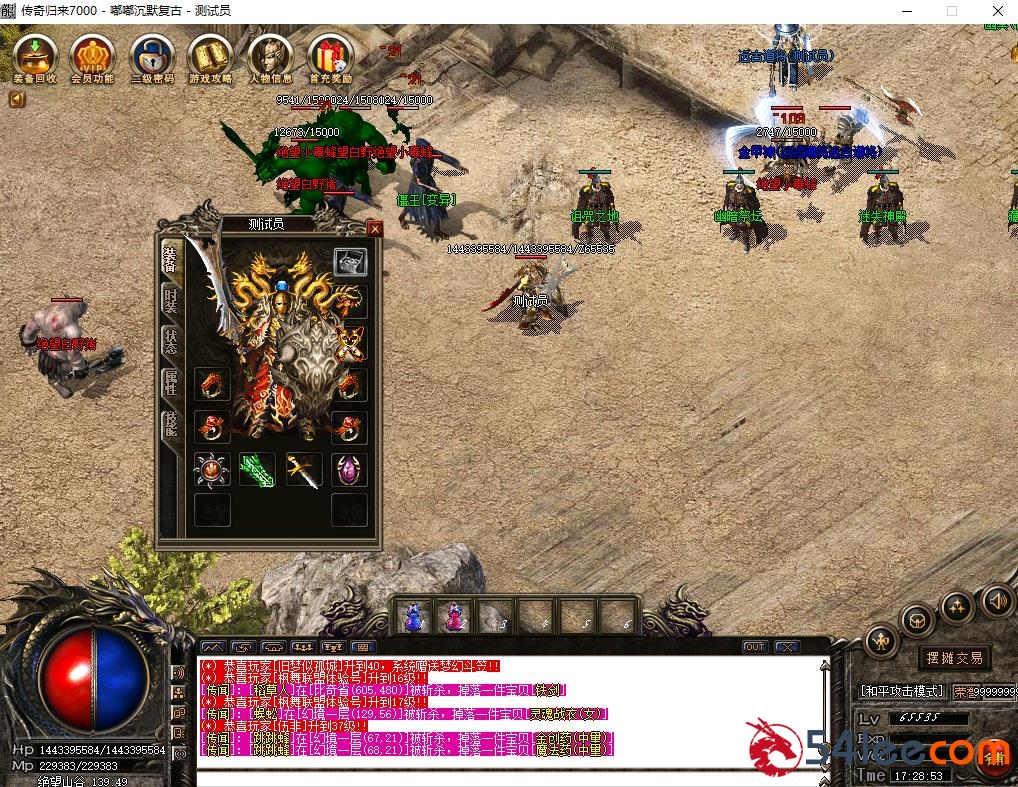Screen dimensions: 1018x787
Task: Close the 测试员 character panel
Action: coord(374,229)
